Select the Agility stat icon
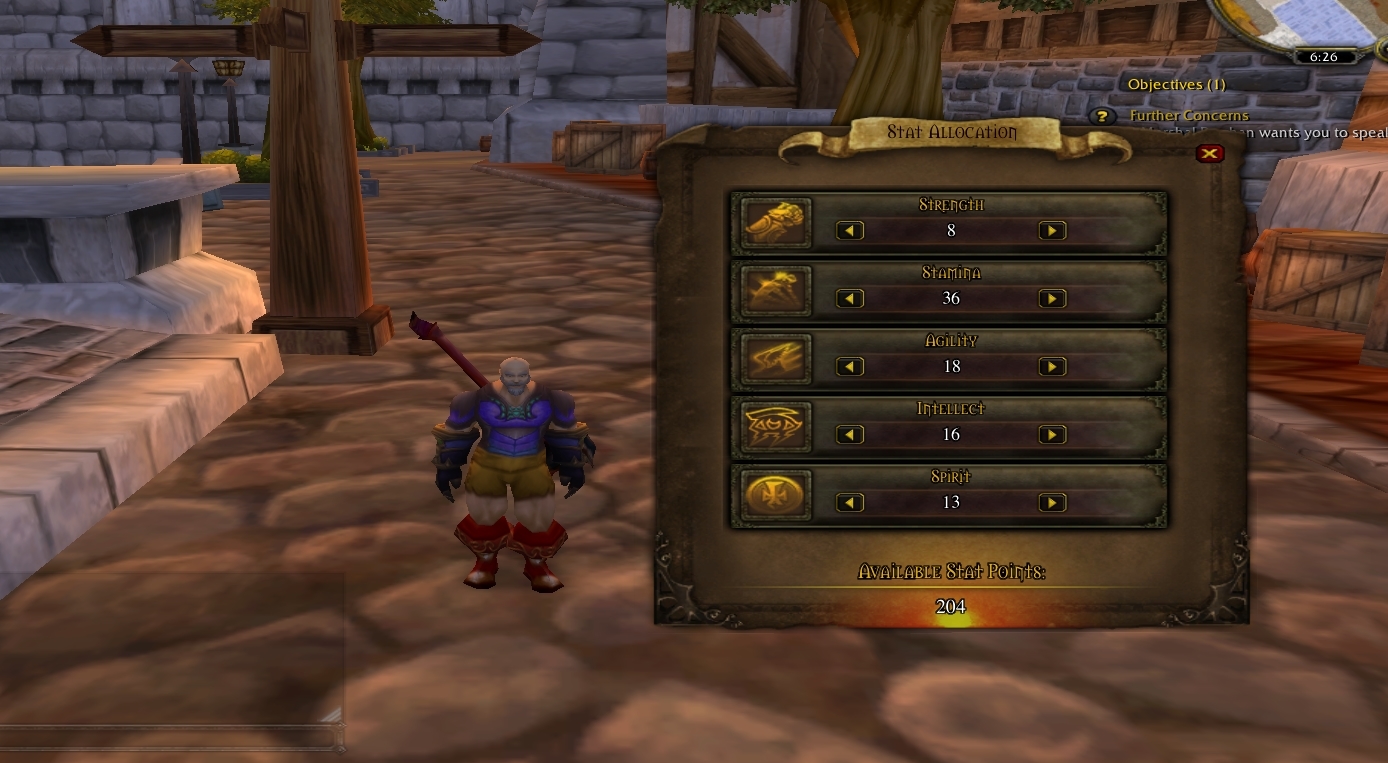This screenshot has width=1388, height=763. pos(775,358)
